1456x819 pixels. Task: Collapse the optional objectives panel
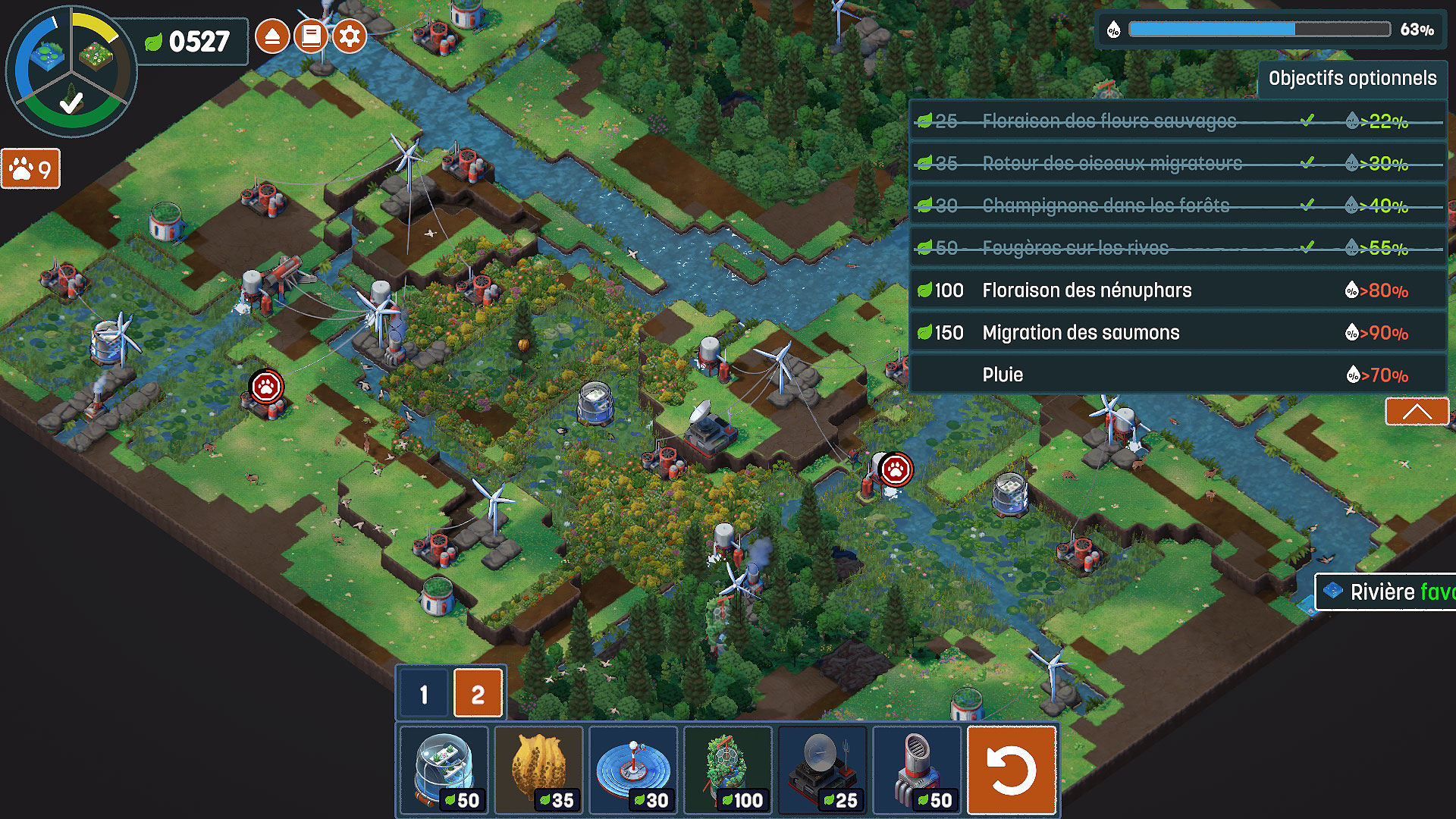click(1417, 412)
